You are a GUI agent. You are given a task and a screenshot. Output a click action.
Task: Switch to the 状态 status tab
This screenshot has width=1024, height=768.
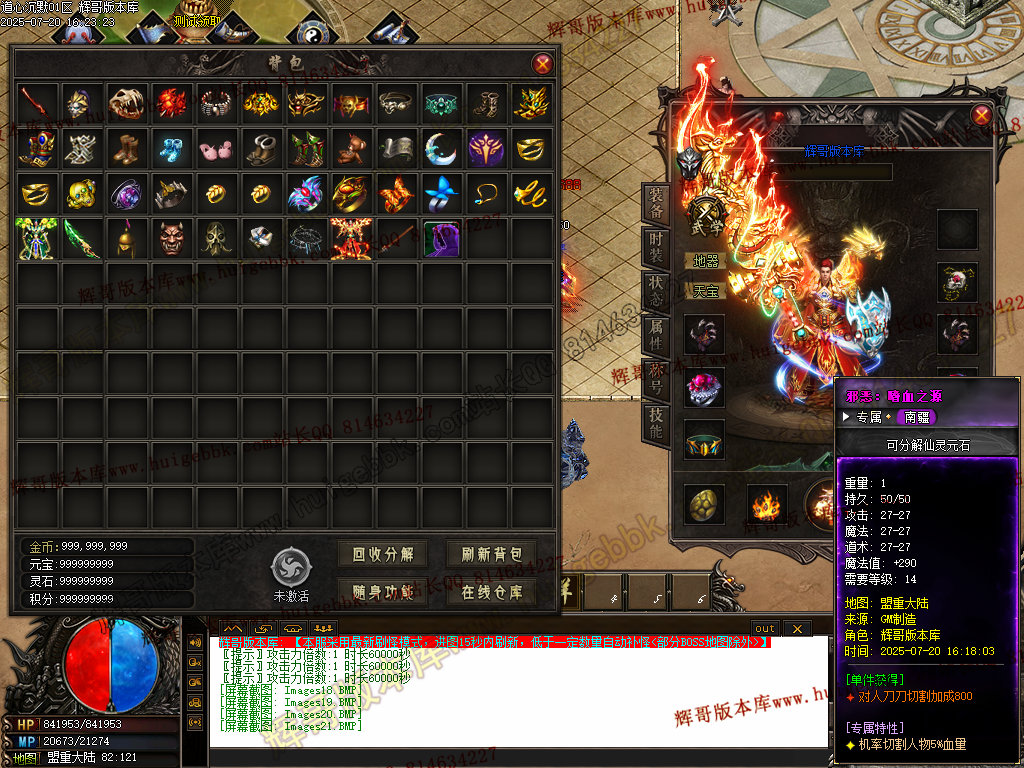(x=655, y=291)
